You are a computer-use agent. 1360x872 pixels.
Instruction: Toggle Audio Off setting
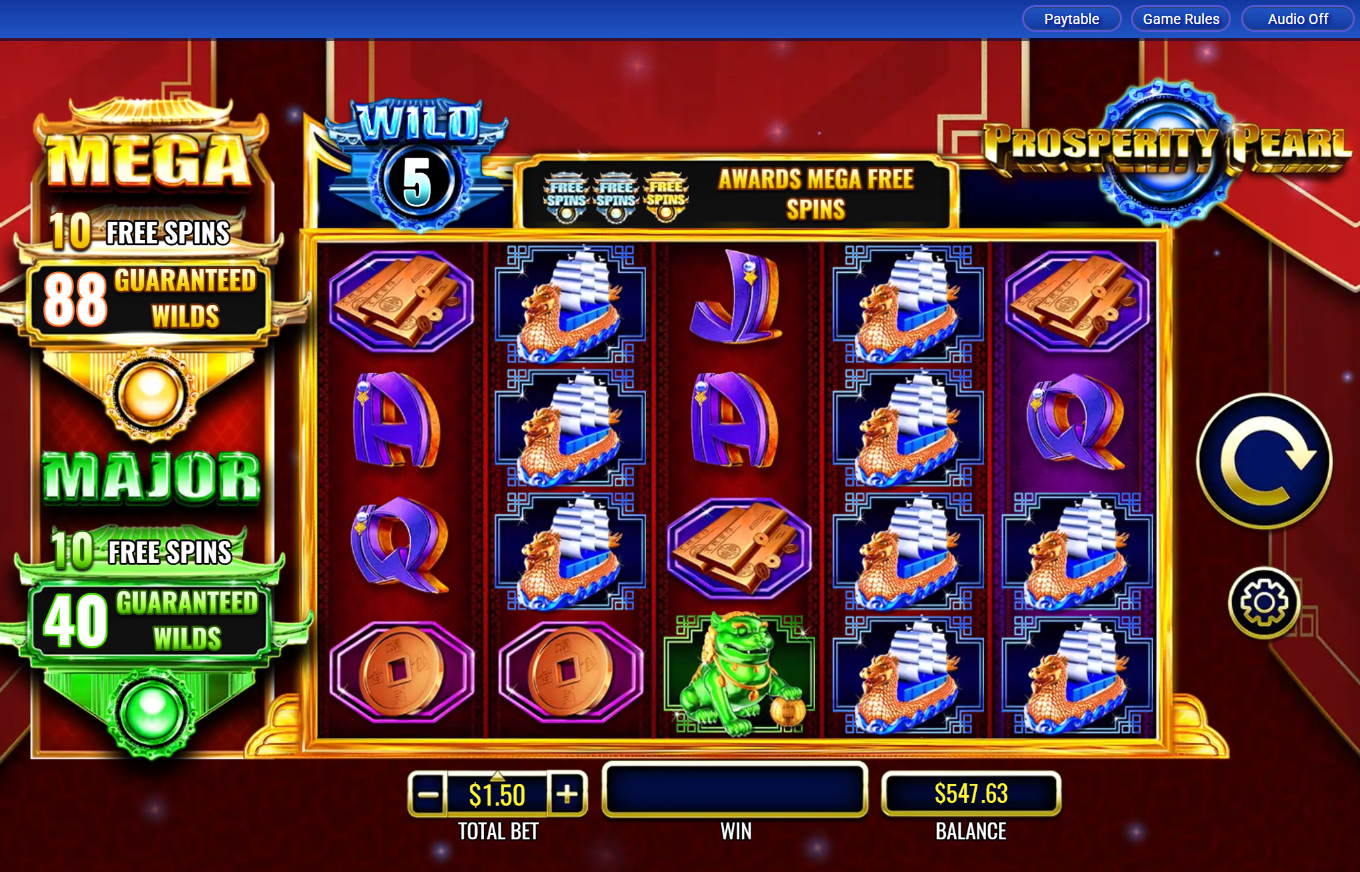click(1297, 18)
